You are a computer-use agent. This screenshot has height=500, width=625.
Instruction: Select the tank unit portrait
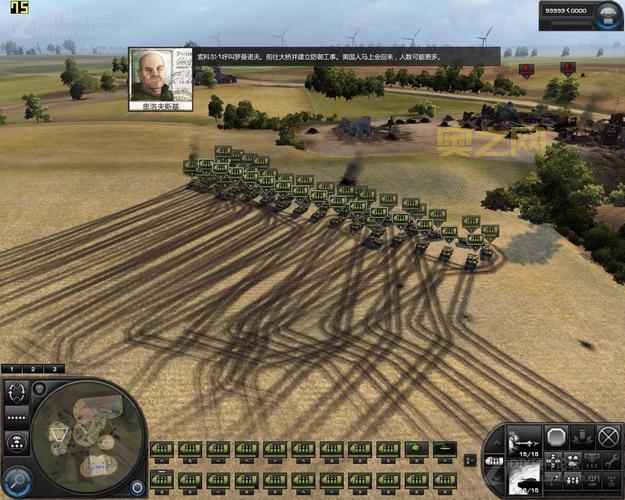[x=523, y=480]
